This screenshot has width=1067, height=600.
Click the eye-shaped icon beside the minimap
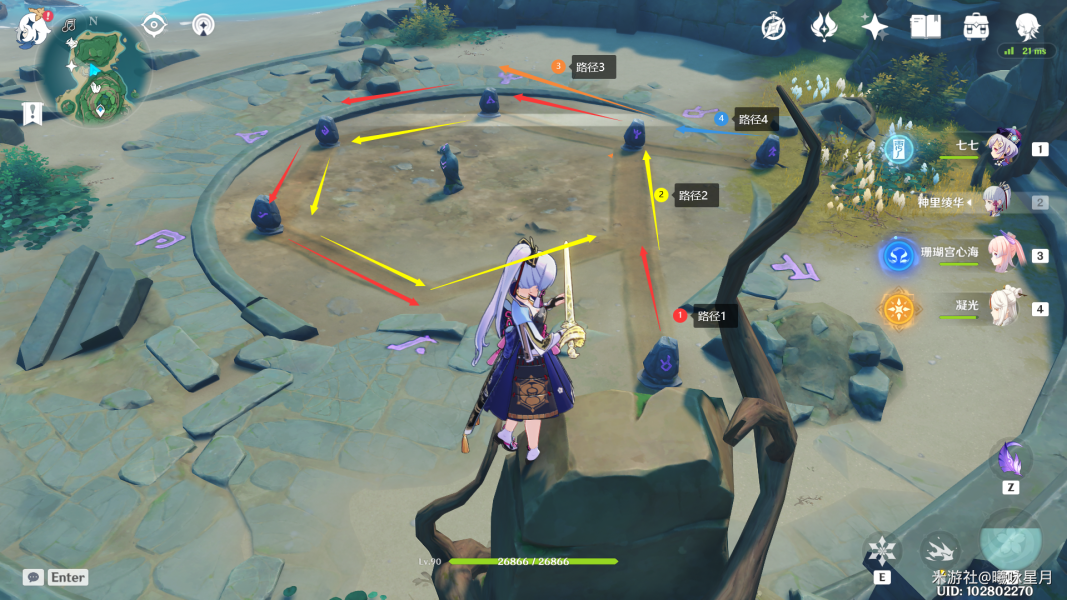pyautogui.click(x=153, y=25)
